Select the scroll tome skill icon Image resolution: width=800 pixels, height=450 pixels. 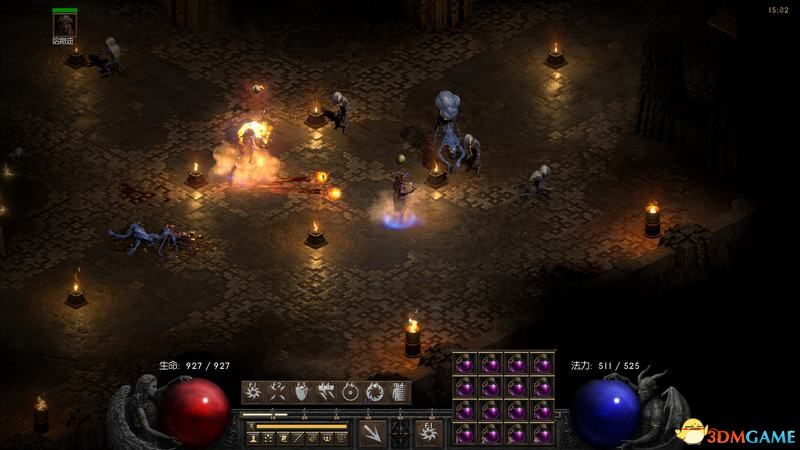(398, 392)
